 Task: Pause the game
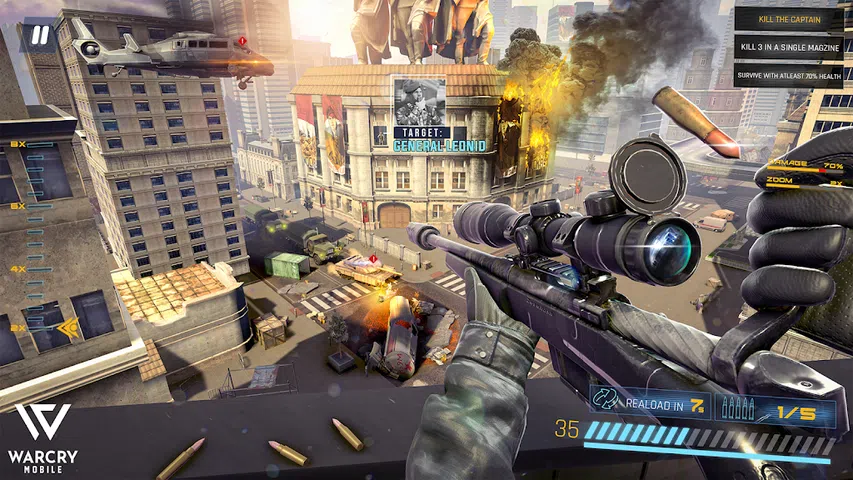[38, 37]
